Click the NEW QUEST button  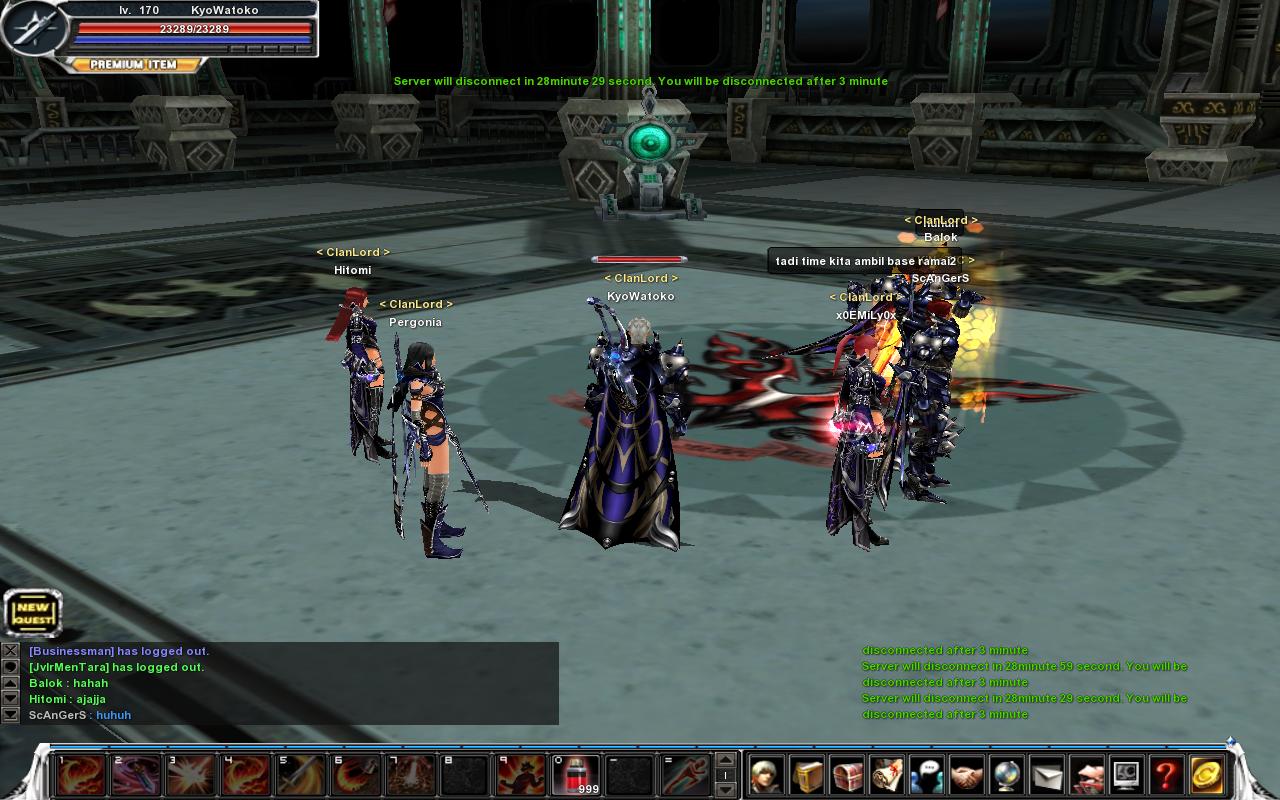[x=31, y=612]
